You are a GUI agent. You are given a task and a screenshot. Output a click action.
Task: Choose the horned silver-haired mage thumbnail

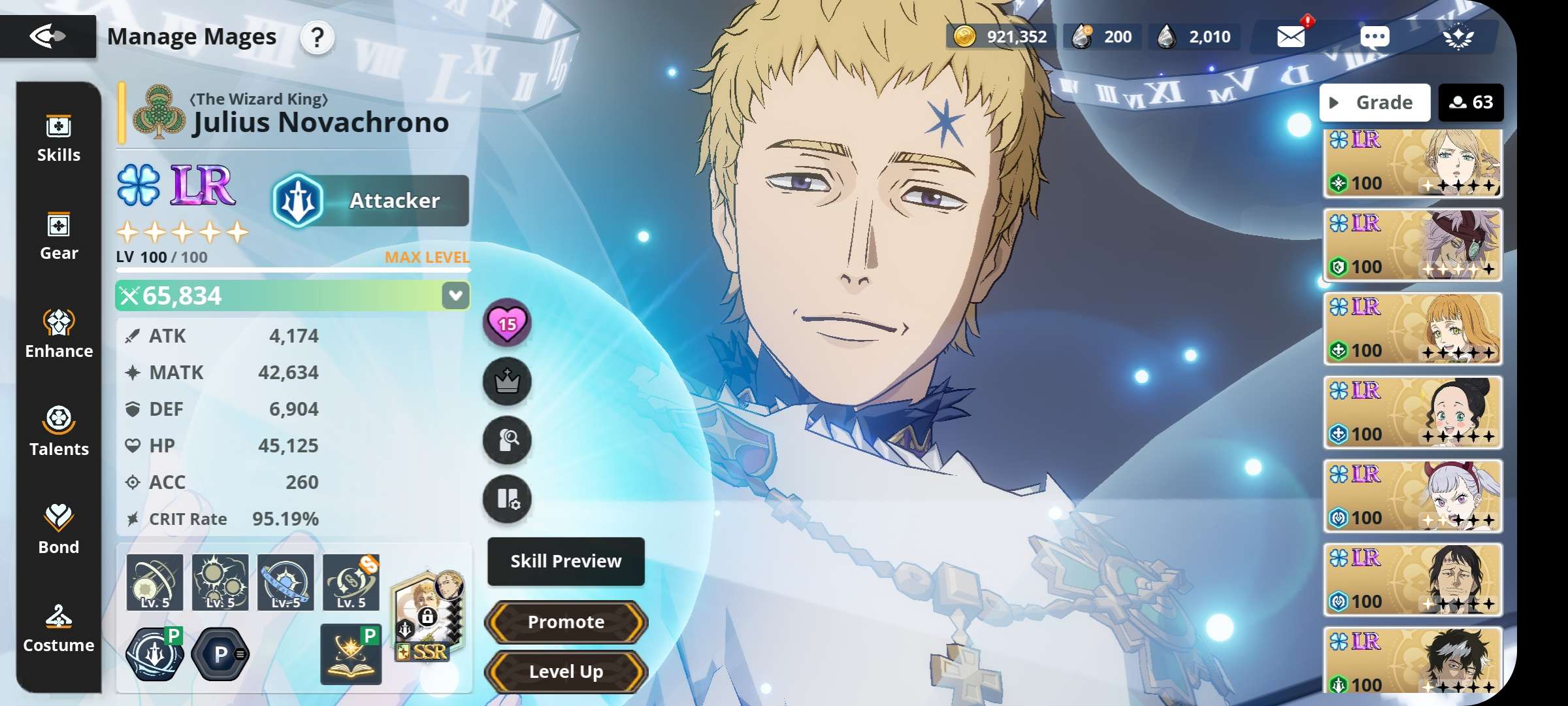tap(1413, 496)
